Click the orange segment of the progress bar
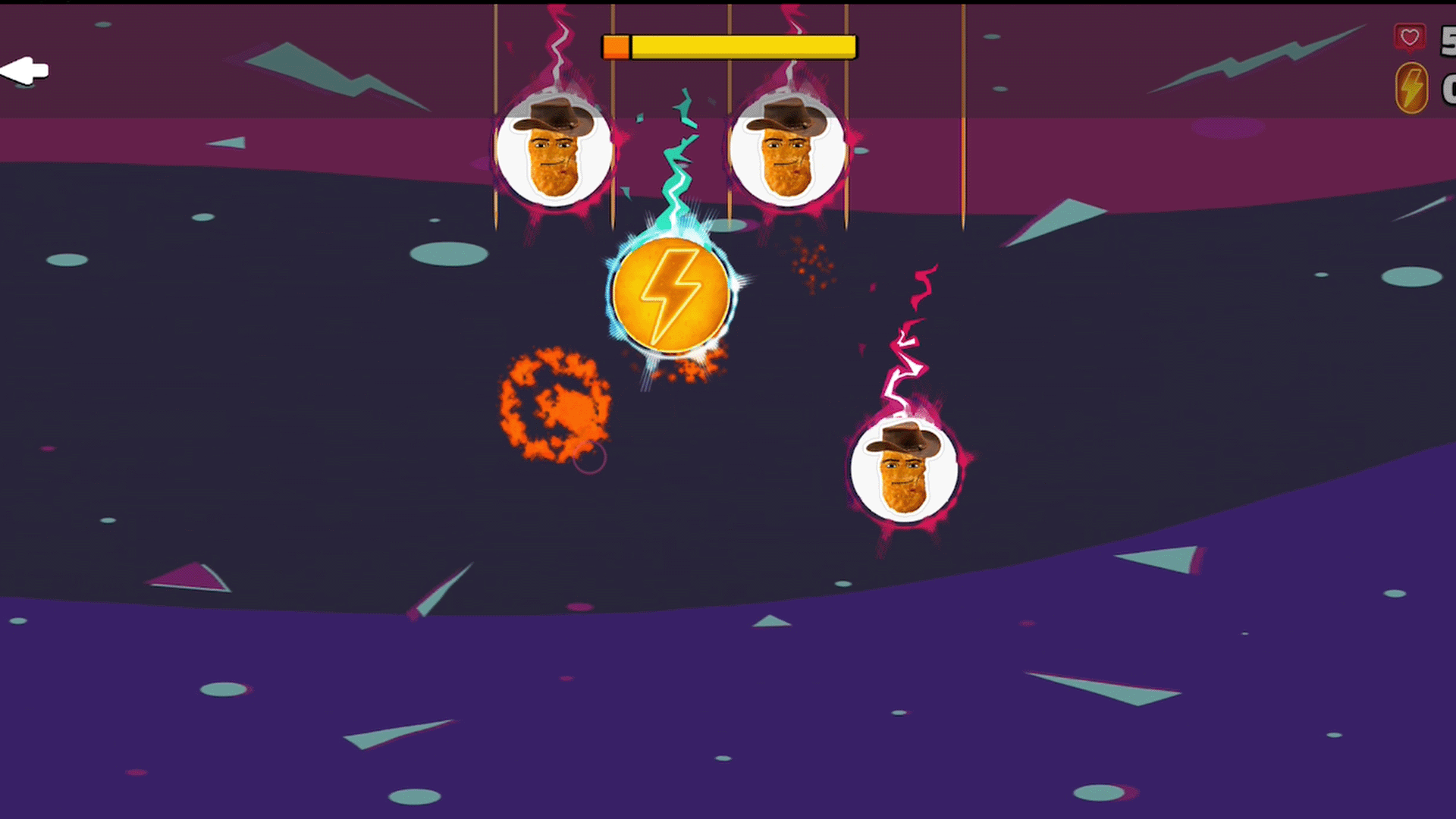Screen dimensions: 1456x819 [x=616, y=45]
